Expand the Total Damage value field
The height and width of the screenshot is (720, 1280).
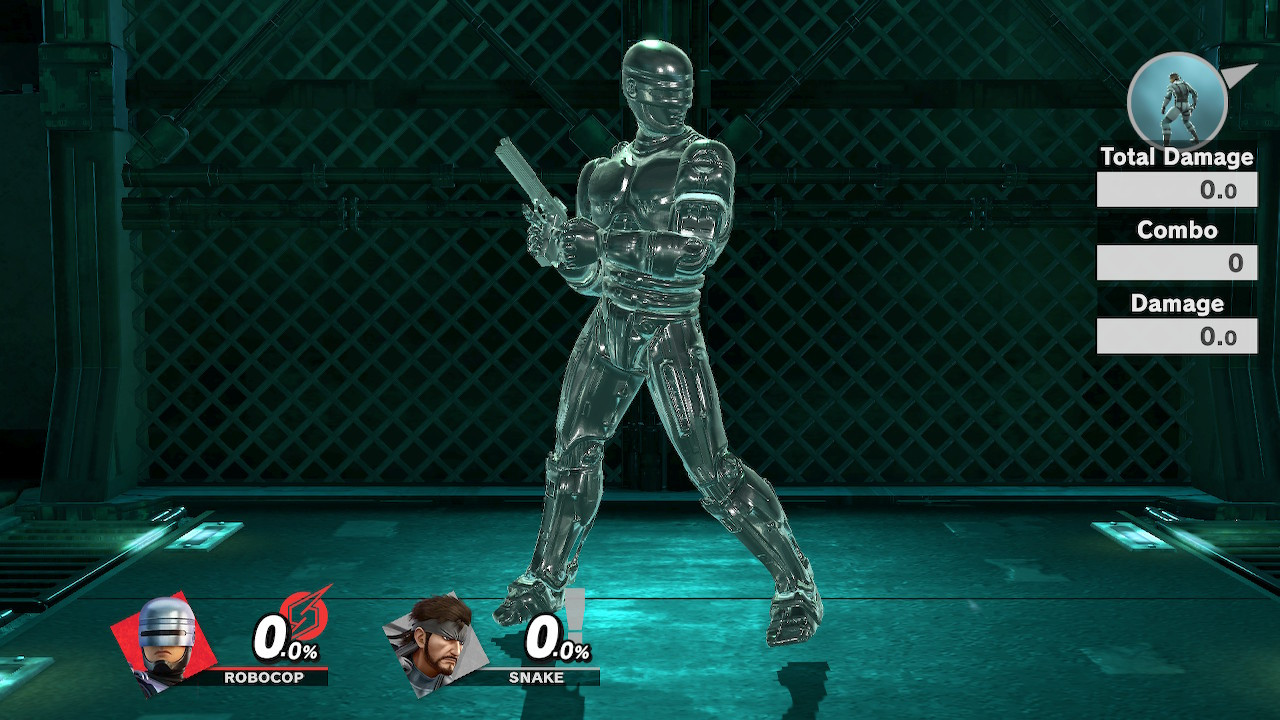(x=1176, y=190)
